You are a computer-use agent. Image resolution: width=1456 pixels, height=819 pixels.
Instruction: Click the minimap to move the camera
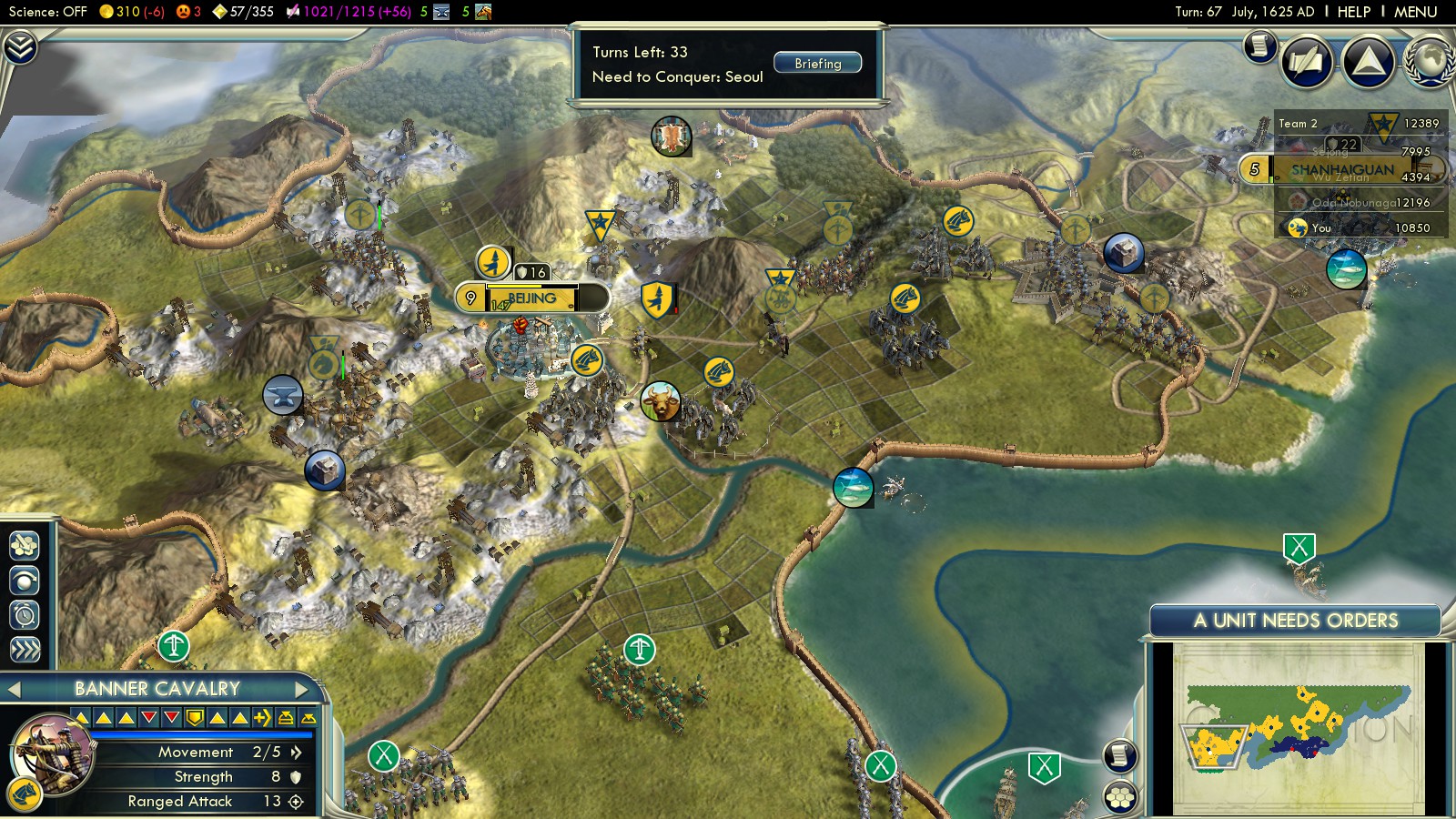1297,728
